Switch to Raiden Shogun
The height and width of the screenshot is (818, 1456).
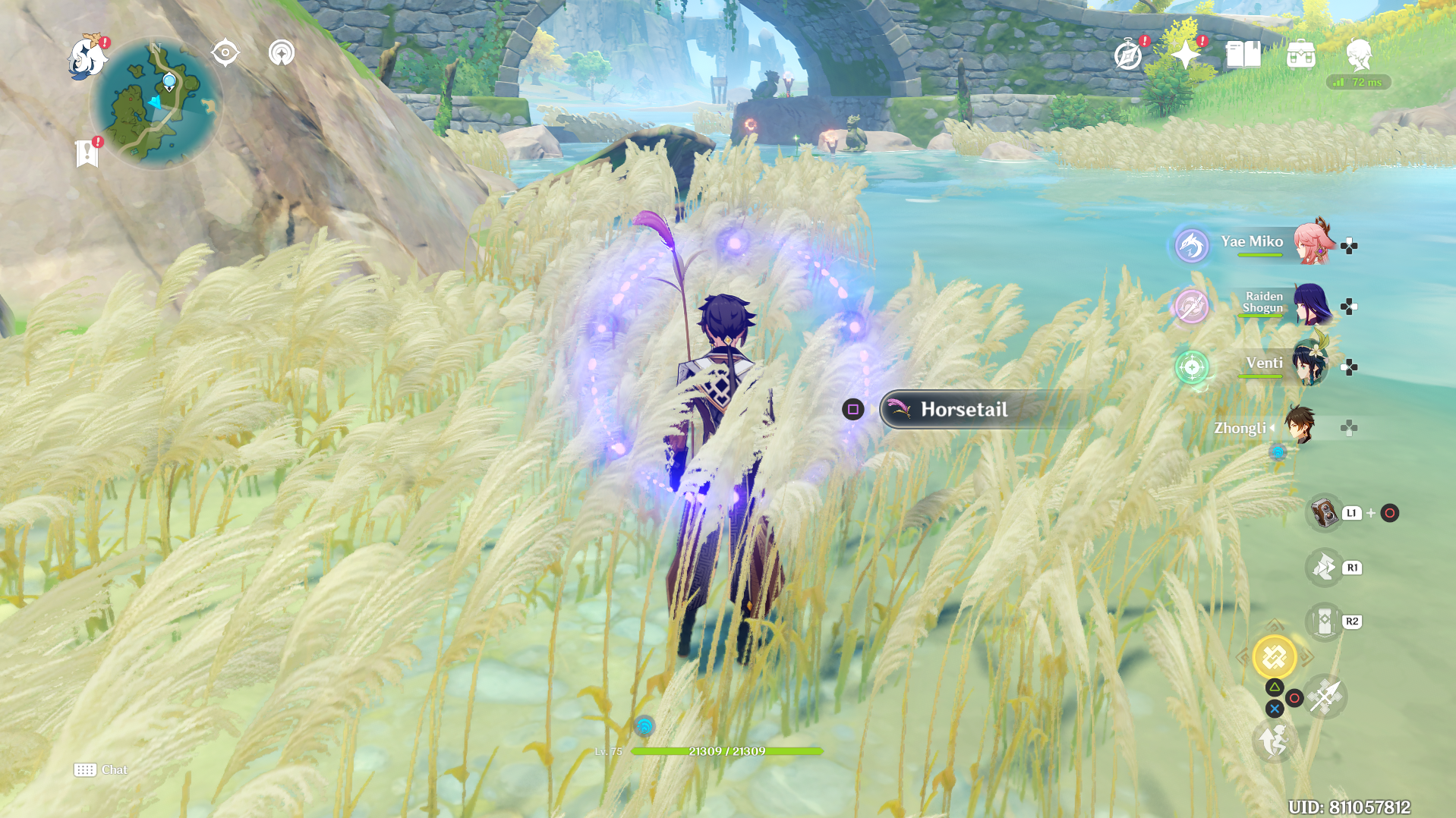click(x=1311, y=304)
